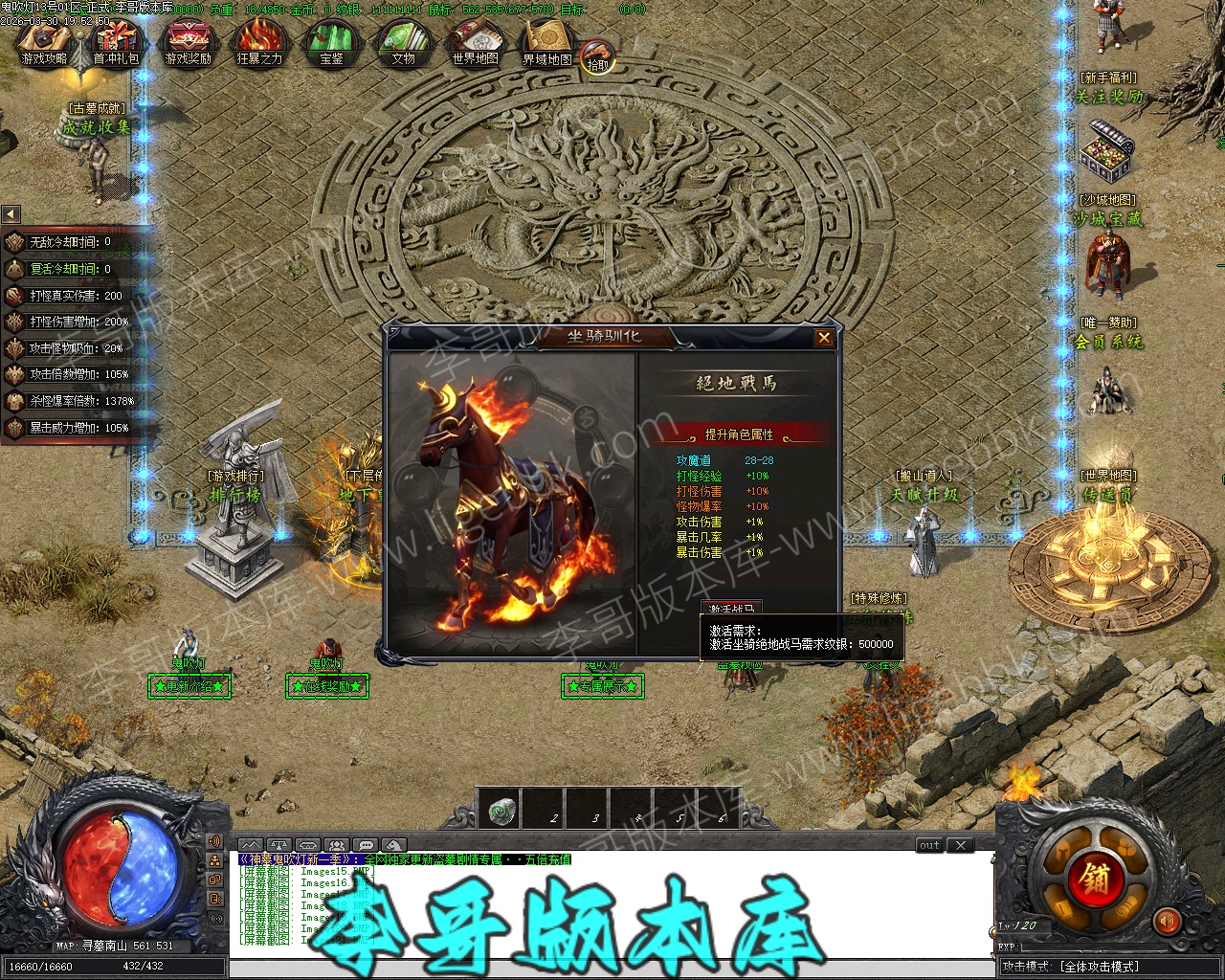Open the group members chat channel tab
The height and width of the screenshot is (980, 1225).
(x=336, y=845)
